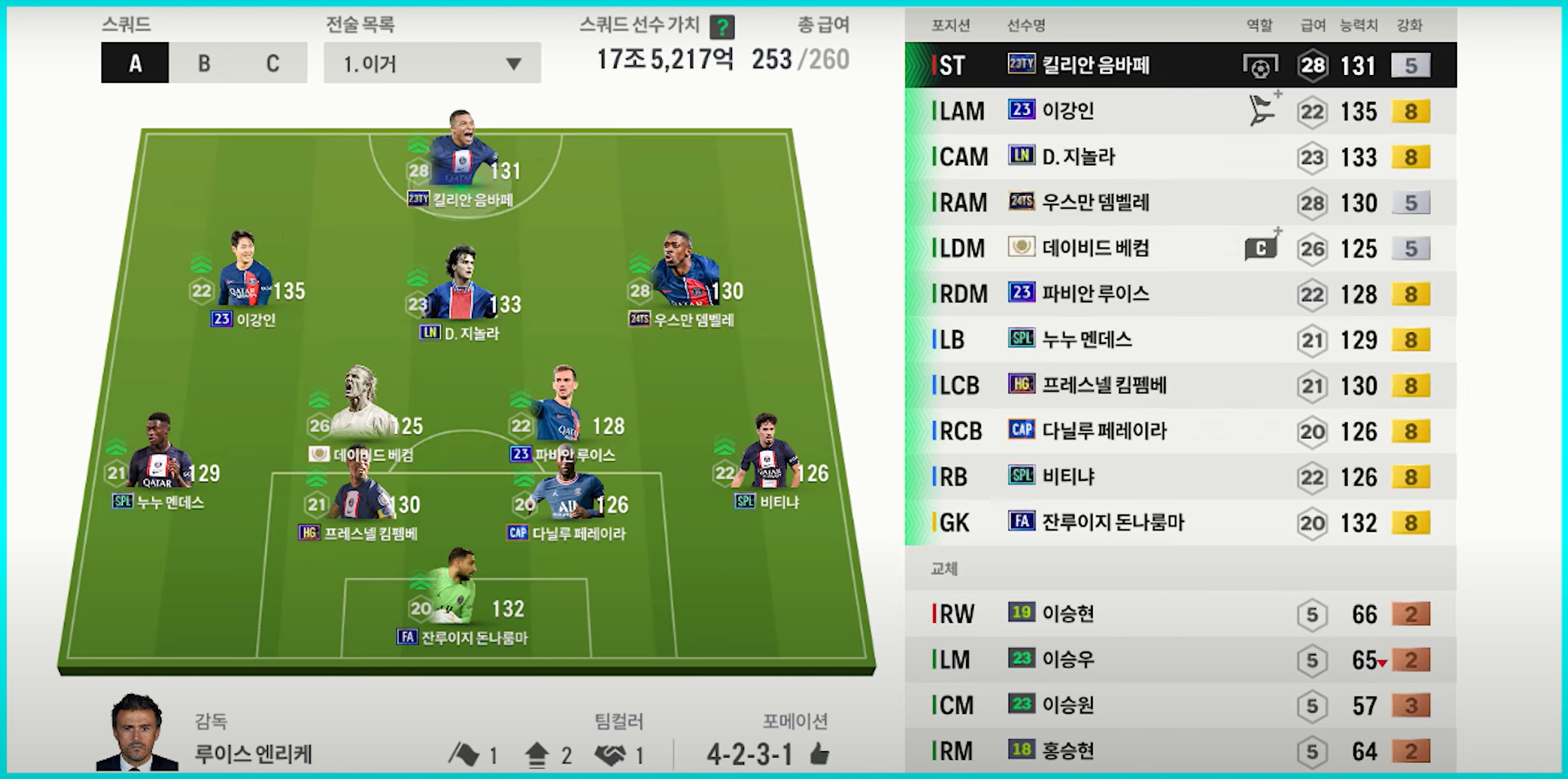Choose the LAM Lee Kang-in list row

[x=1179, y=112]
